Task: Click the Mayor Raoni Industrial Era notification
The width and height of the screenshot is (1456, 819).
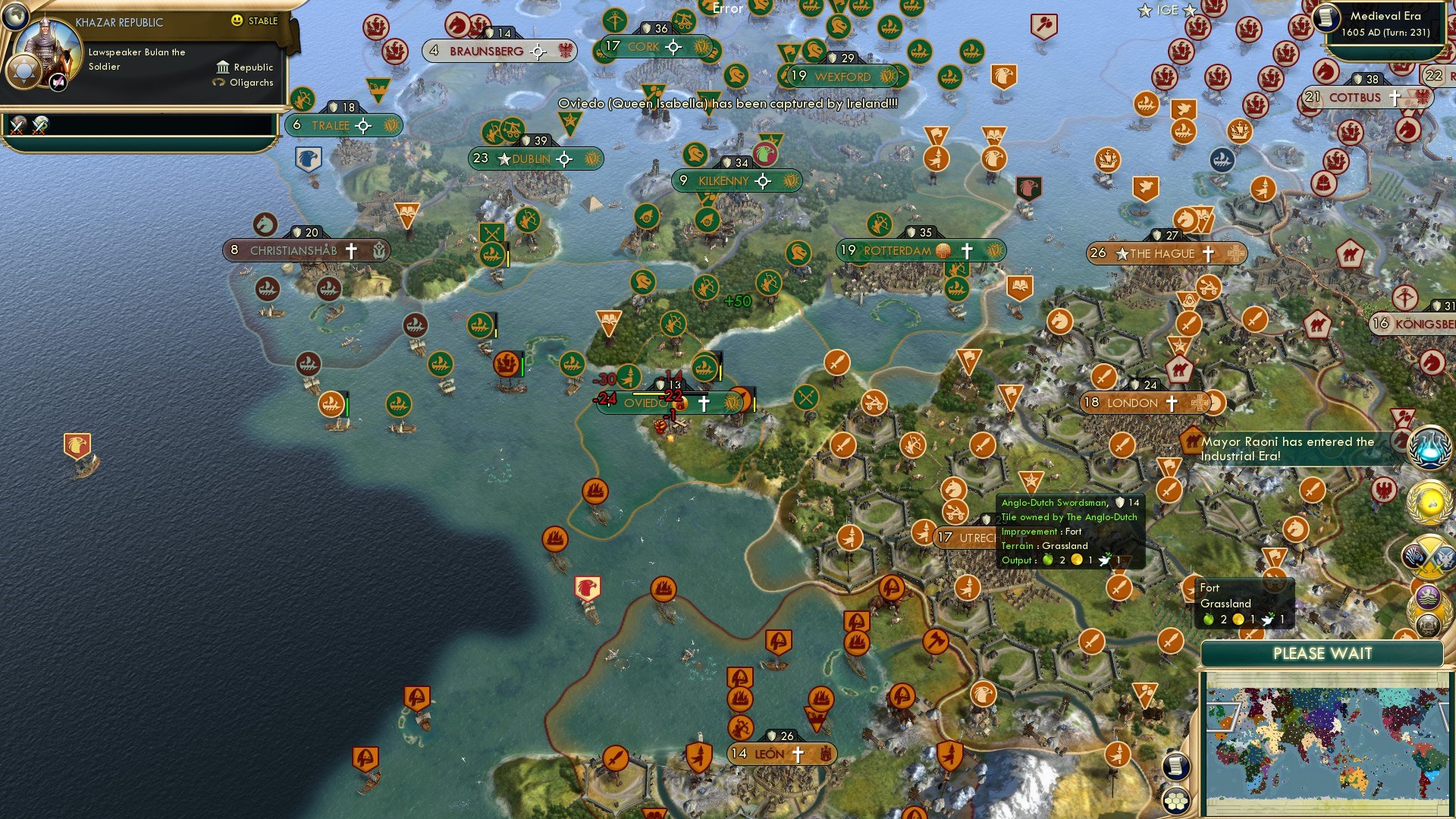Action: click(x=1289, y=449)
